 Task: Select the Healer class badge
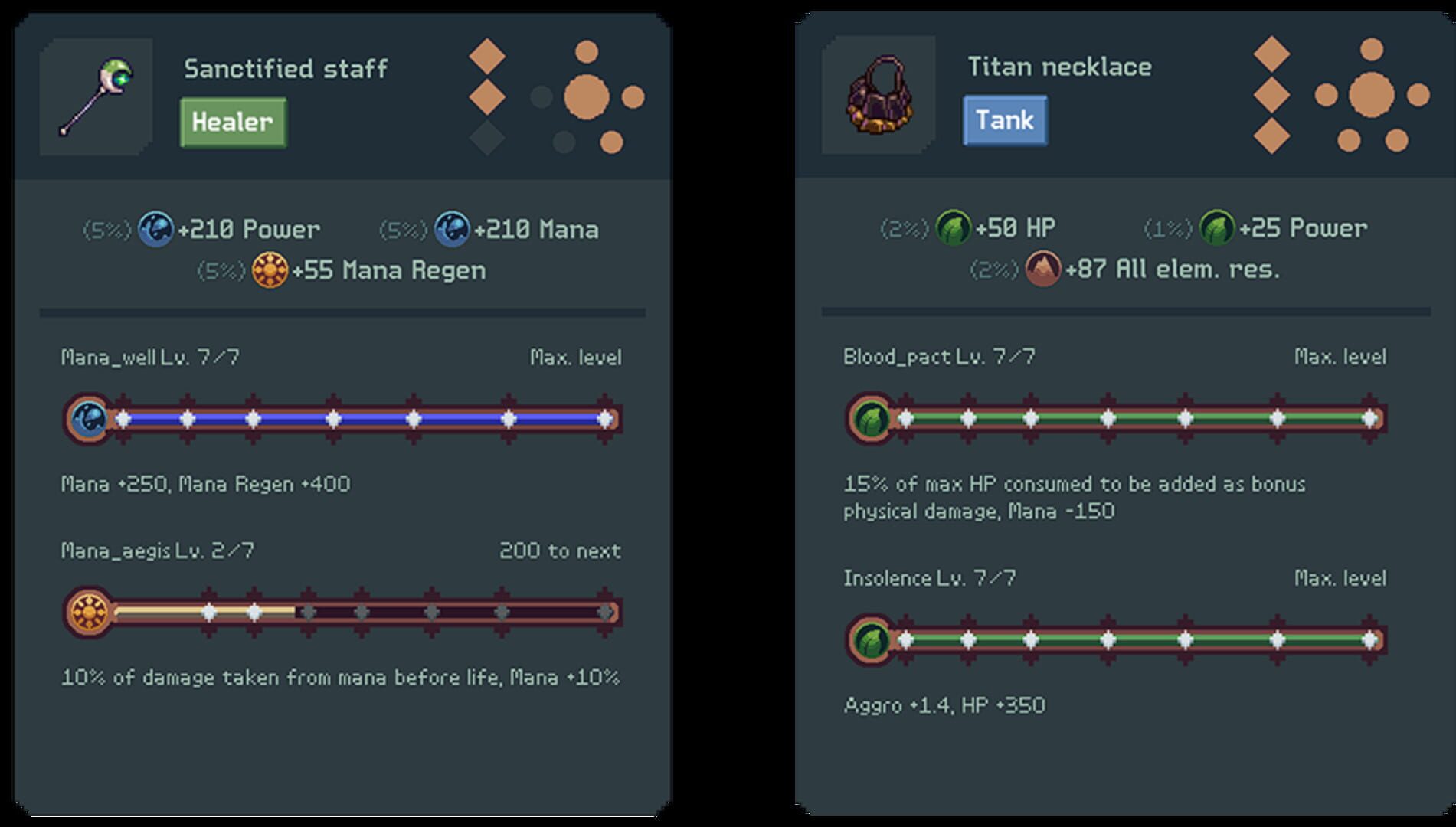coord(232,122)
